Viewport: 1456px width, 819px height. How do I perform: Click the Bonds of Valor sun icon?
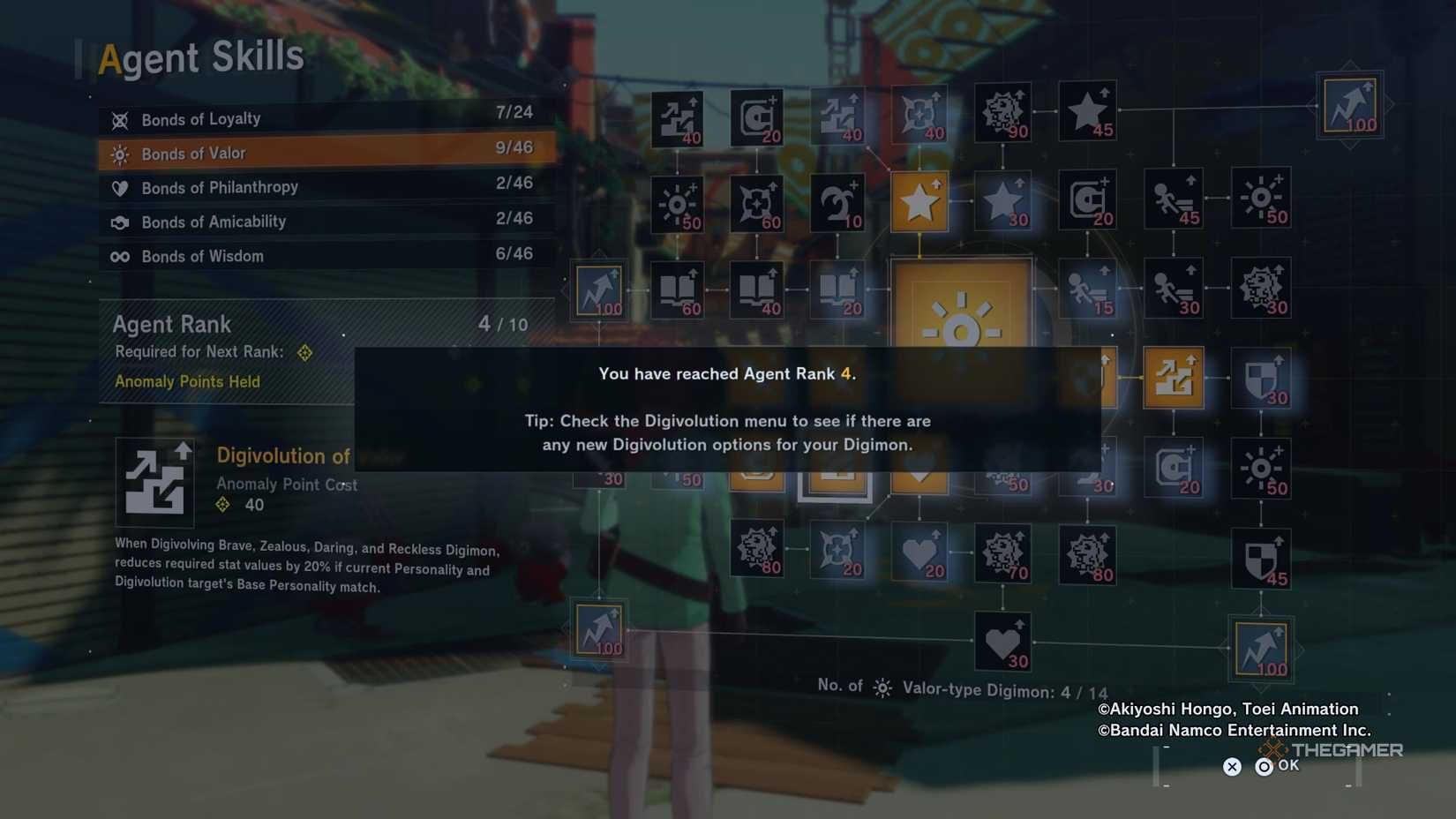[x=120, y=153]
